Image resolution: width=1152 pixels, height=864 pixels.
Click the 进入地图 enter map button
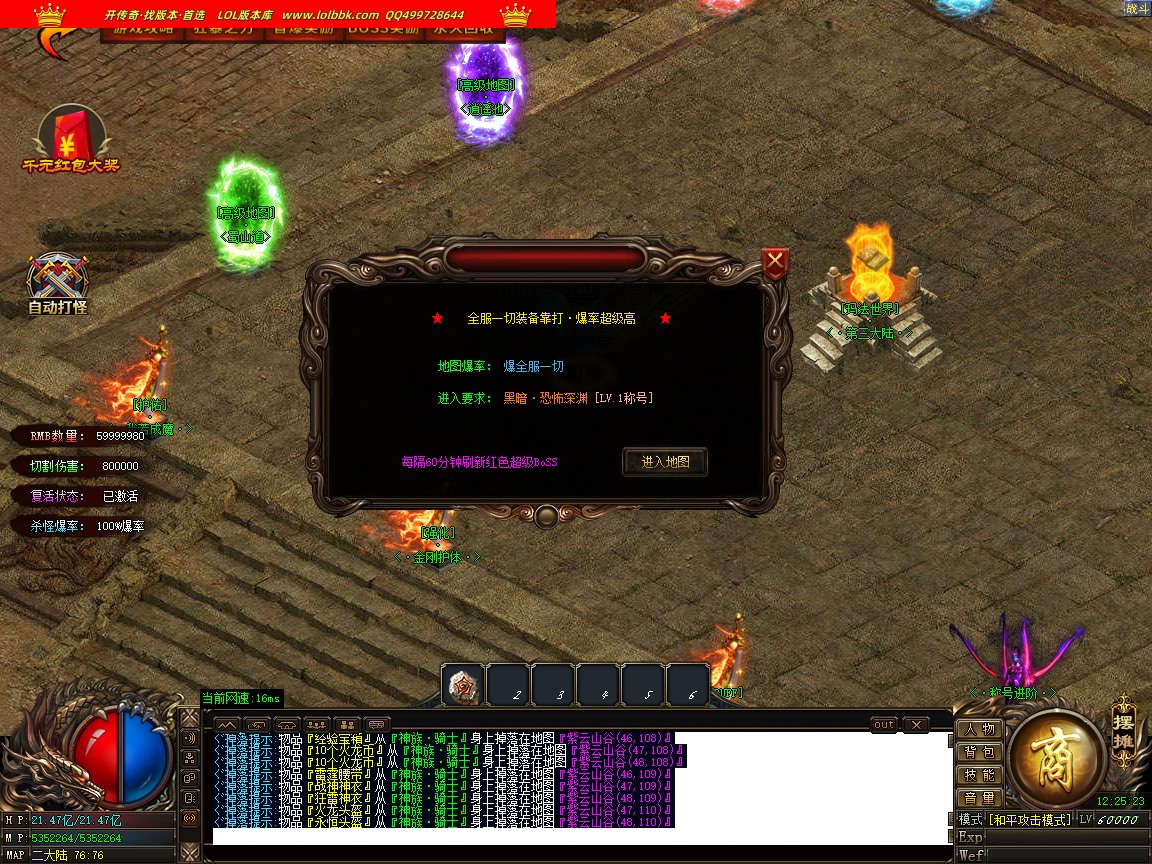point(665,462)
